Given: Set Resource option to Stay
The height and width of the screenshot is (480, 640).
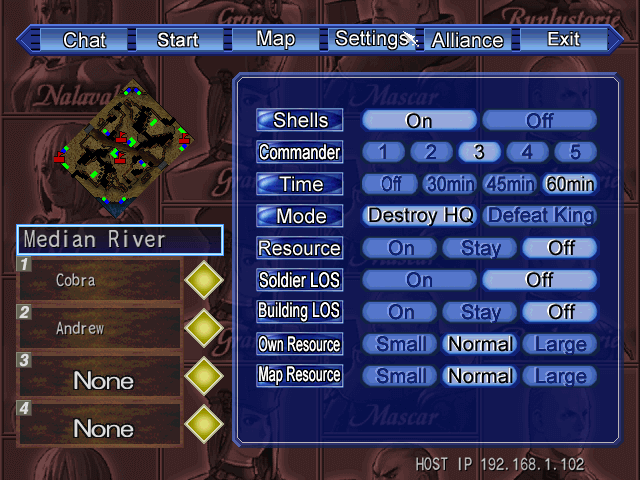Looking at the screenshot, I should pos(480,248).
